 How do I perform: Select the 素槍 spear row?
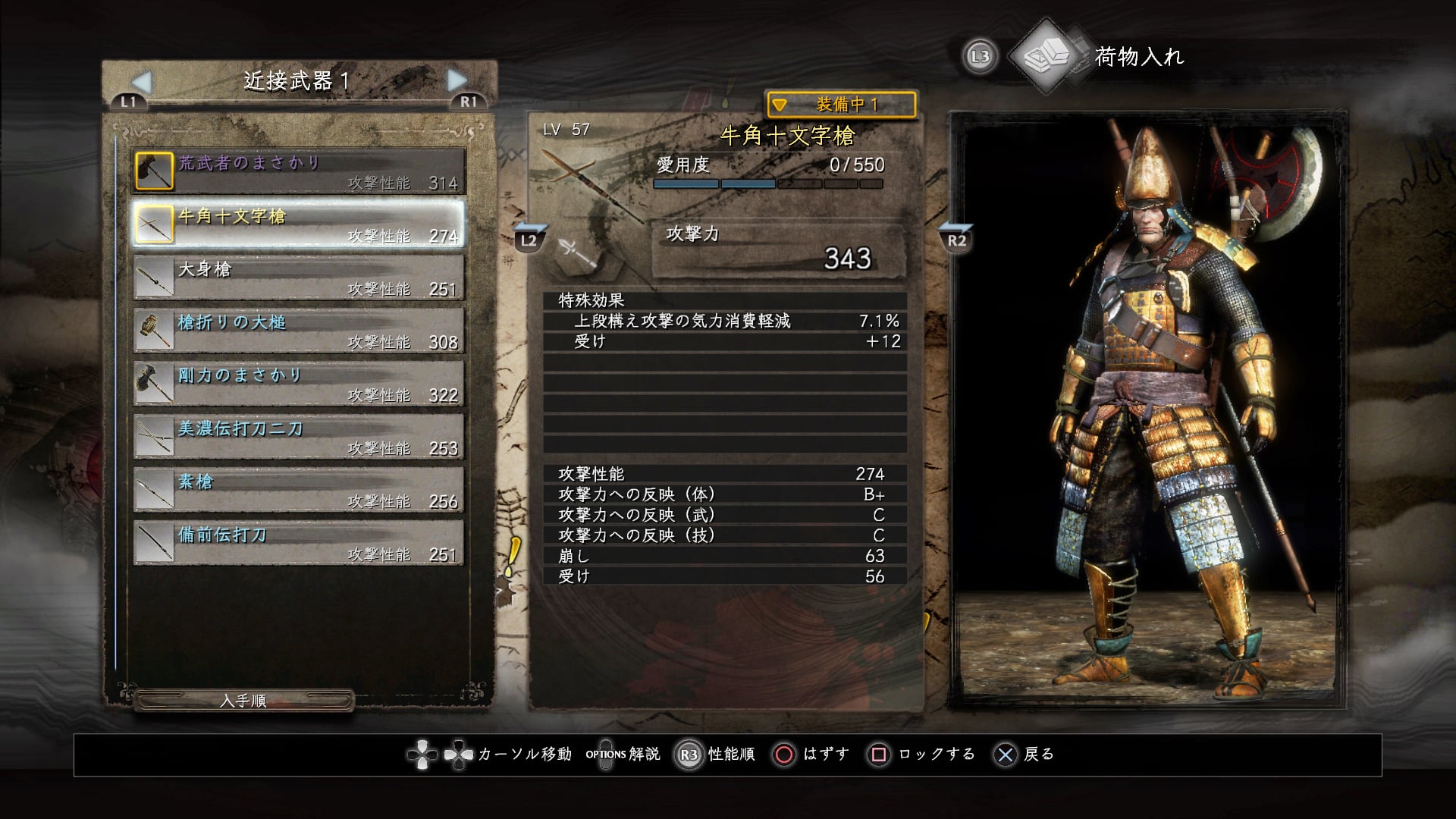(x=298, y=490)
